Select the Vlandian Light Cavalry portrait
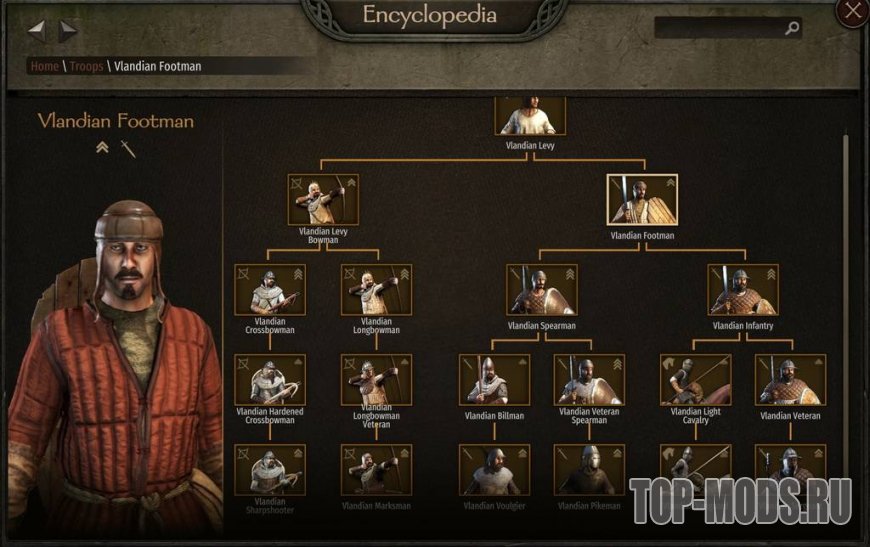Screen dimensions: 870x547 coord(695,380)
